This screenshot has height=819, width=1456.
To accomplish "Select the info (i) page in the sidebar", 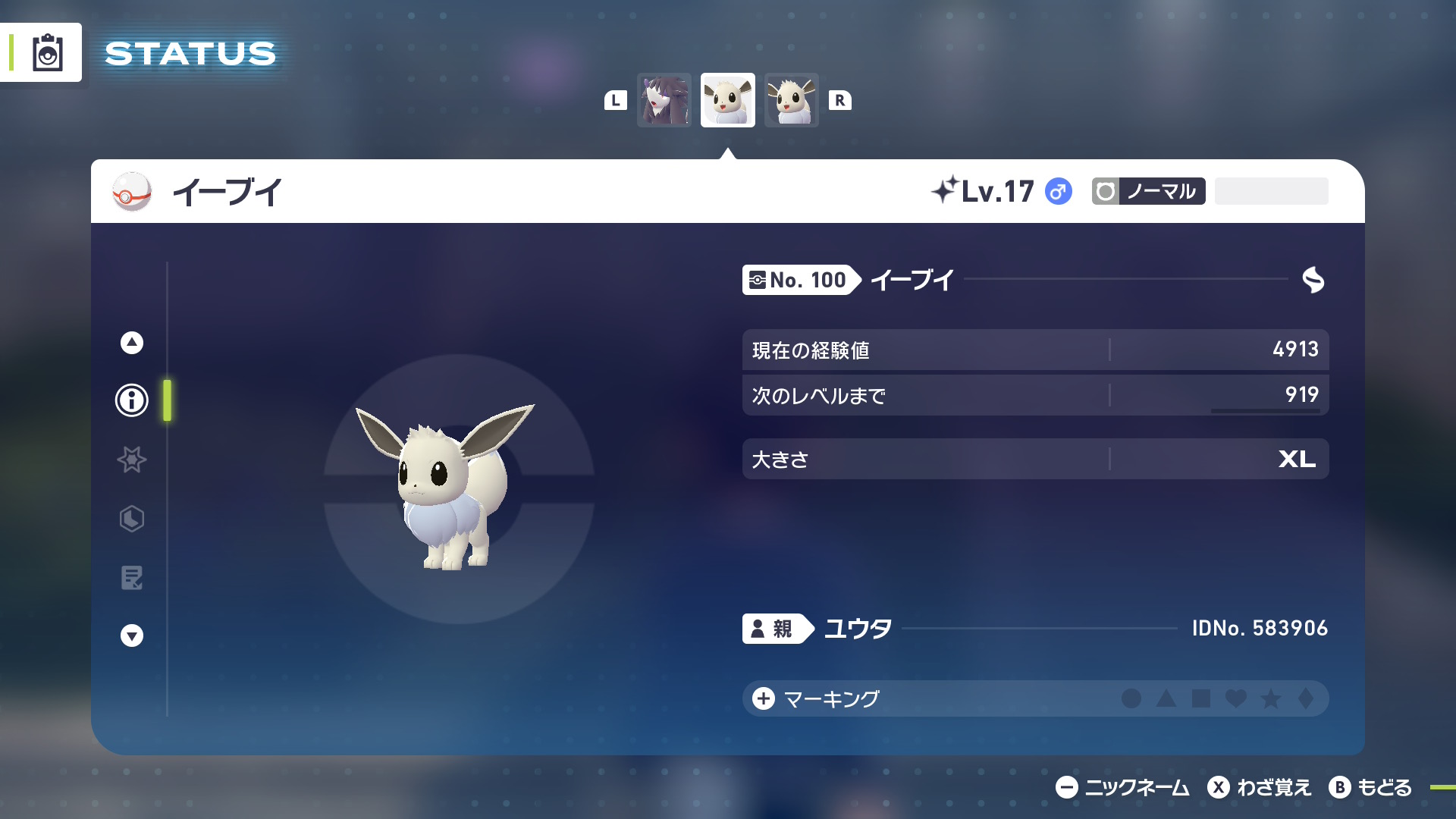I will click(x=130, y=401).
